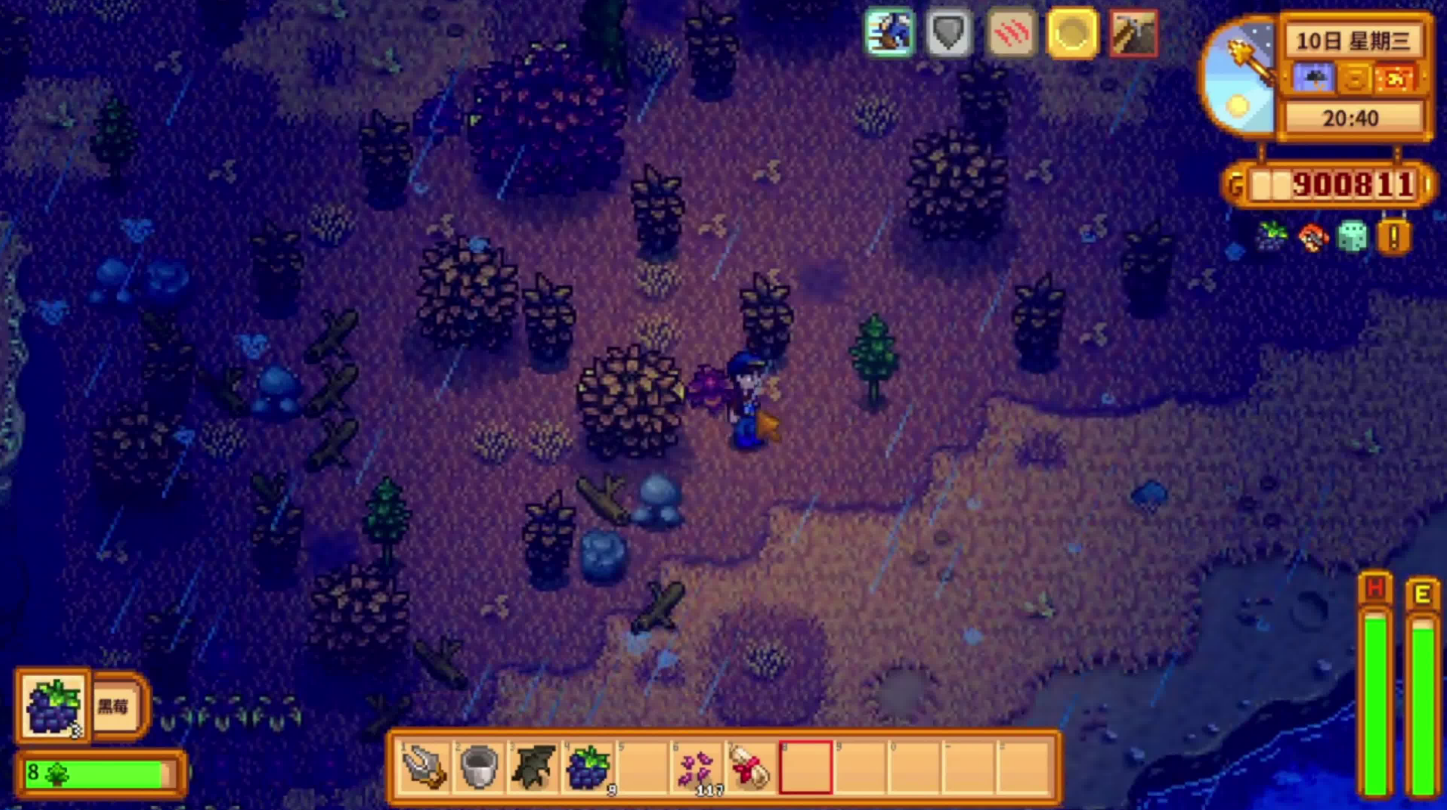Check the green dice luck icon
Image resolution: width=1447 pixels, height=810 pixels.
(1352, 237)
